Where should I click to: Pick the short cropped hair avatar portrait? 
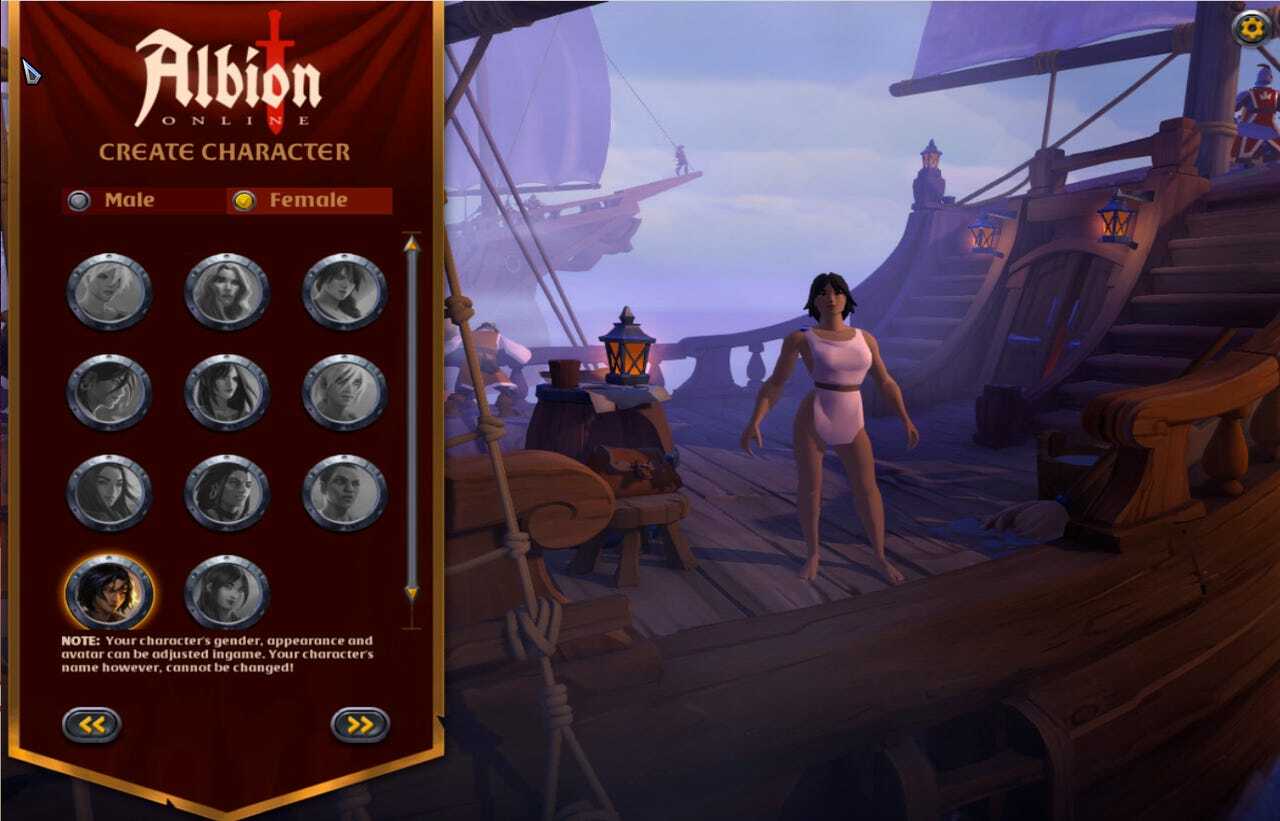(344, 492)
